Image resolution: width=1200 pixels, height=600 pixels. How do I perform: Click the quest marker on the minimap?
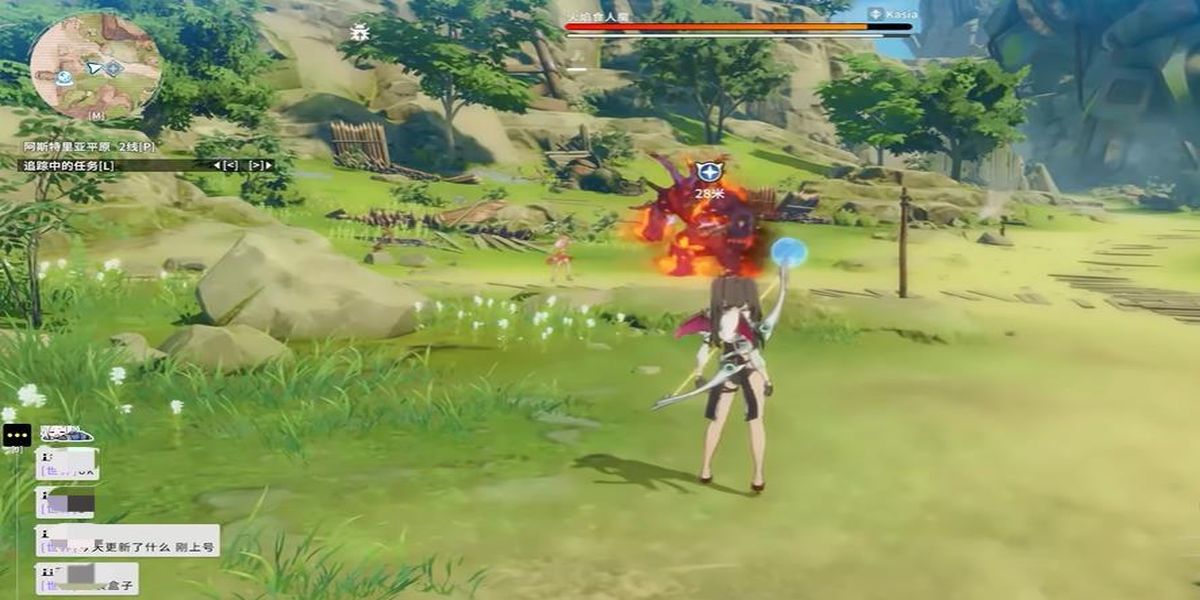click(x=114, y=68)
